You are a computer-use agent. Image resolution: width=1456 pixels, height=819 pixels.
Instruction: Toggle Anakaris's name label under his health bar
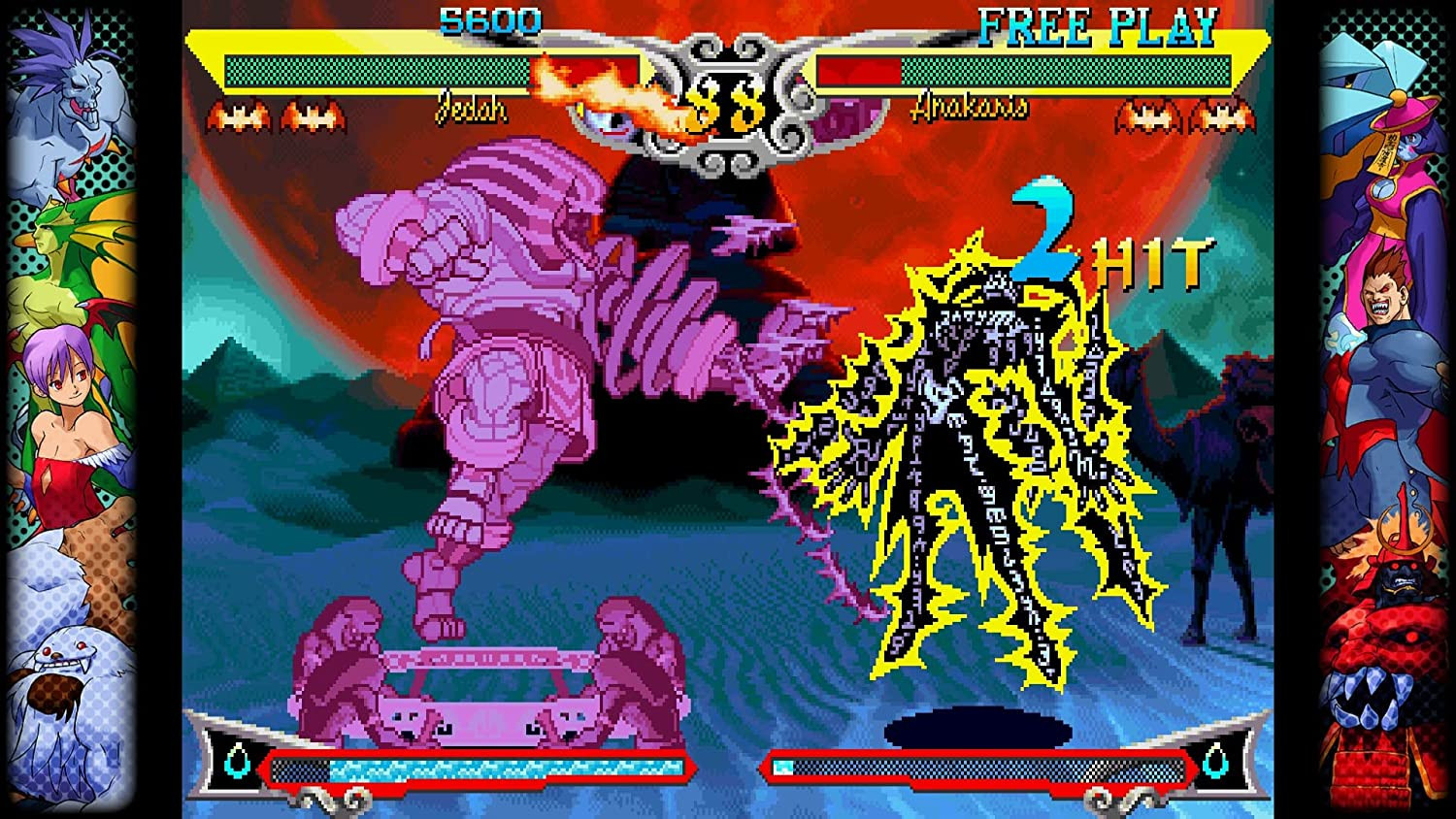pos(968,110)
